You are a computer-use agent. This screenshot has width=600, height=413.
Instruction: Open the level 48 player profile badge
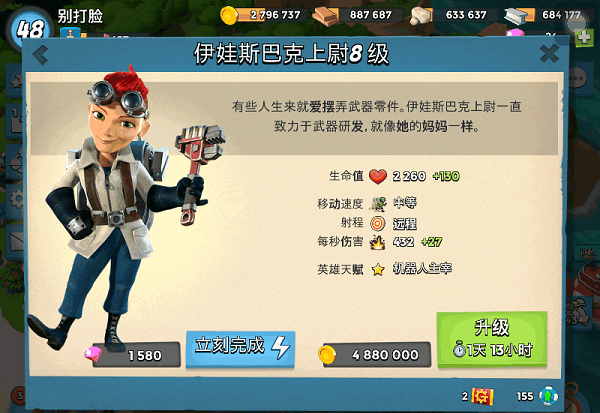pos(27,25)
